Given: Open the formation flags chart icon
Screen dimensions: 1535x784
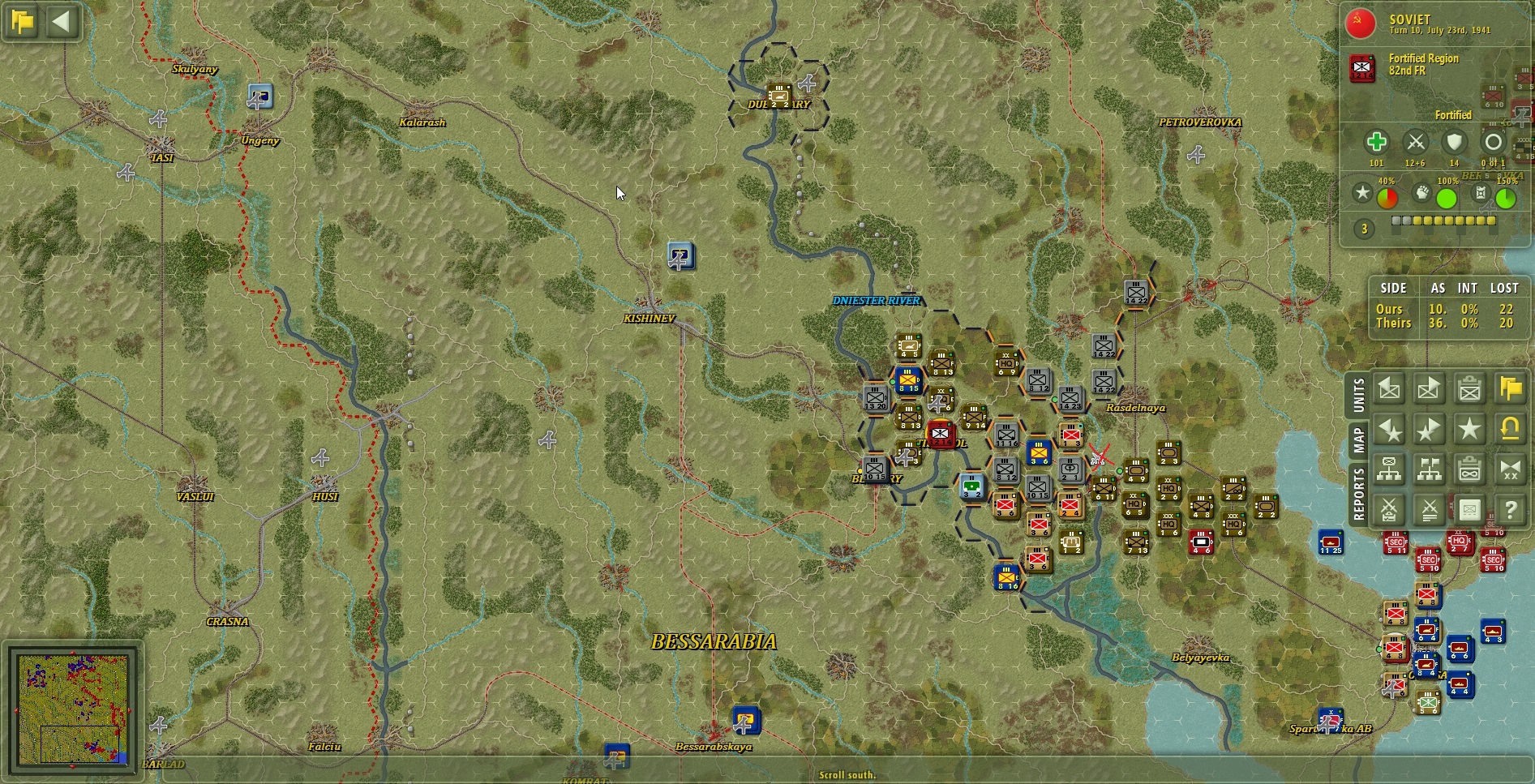Looking at the screenshot, I should pos(1430,469).
